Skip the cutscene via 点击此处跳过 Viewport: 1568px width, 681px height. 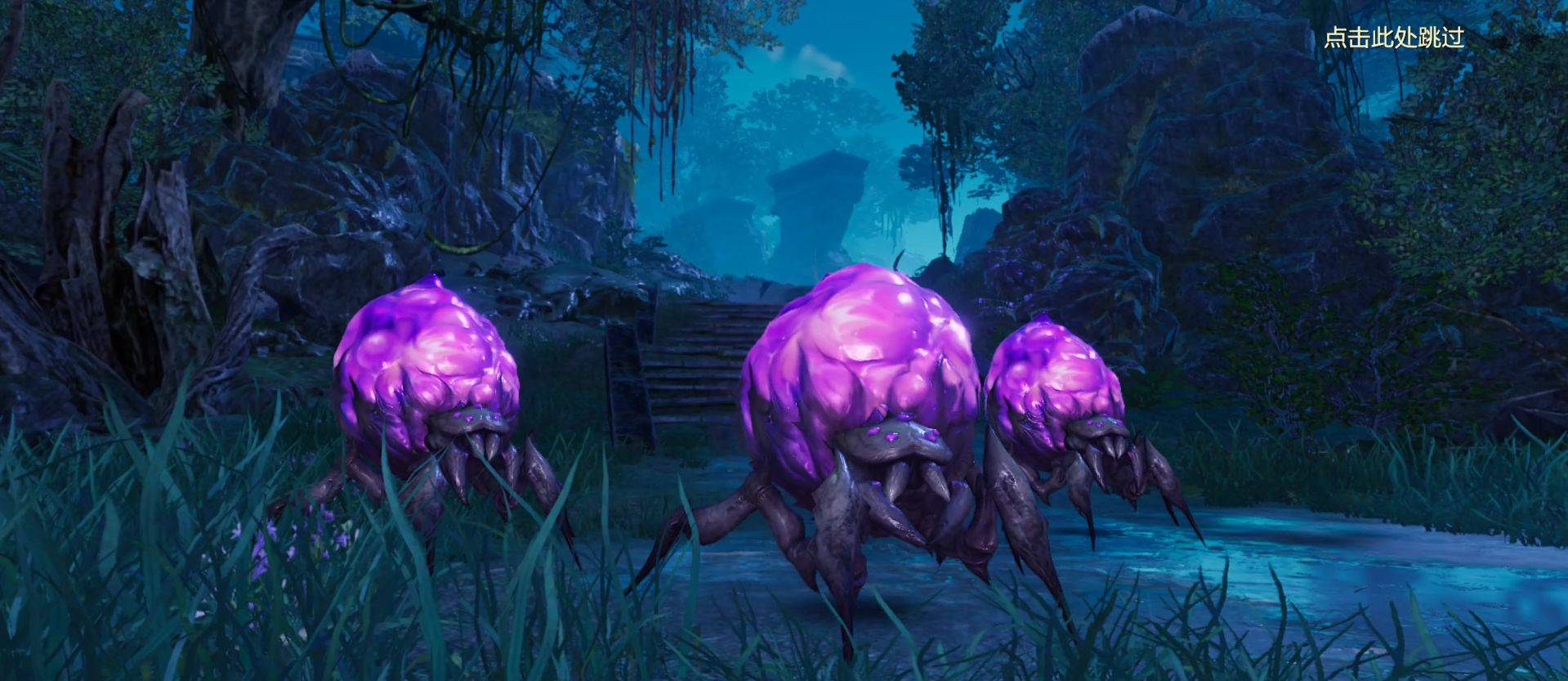(x=1393, y=38)
